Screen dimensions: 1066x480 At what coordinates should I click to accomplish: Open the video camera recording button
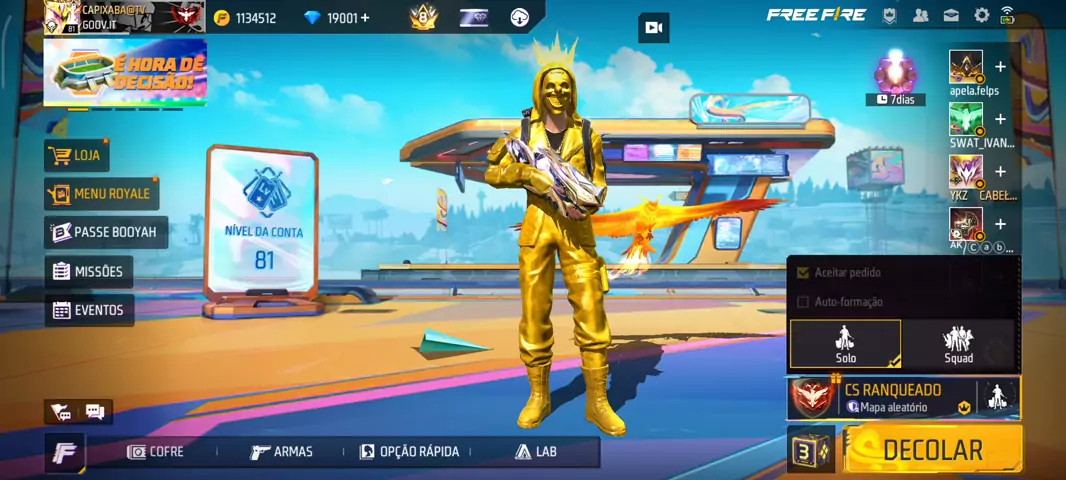(x=654, y=28)
